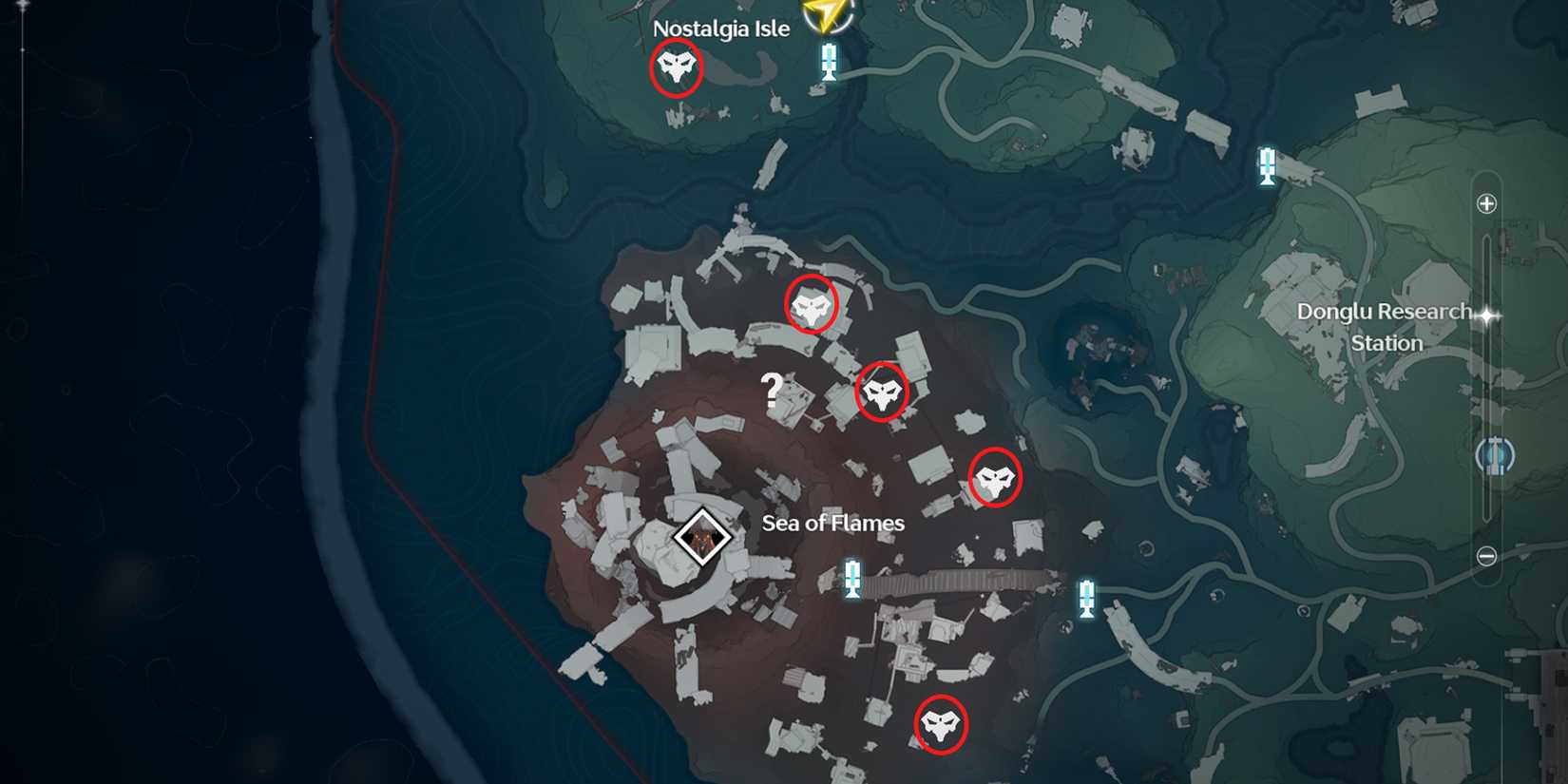Select the boss icon on Nostalgia Isle
The width and height of the screenshot is (1568, 784).
click(677, 68)
